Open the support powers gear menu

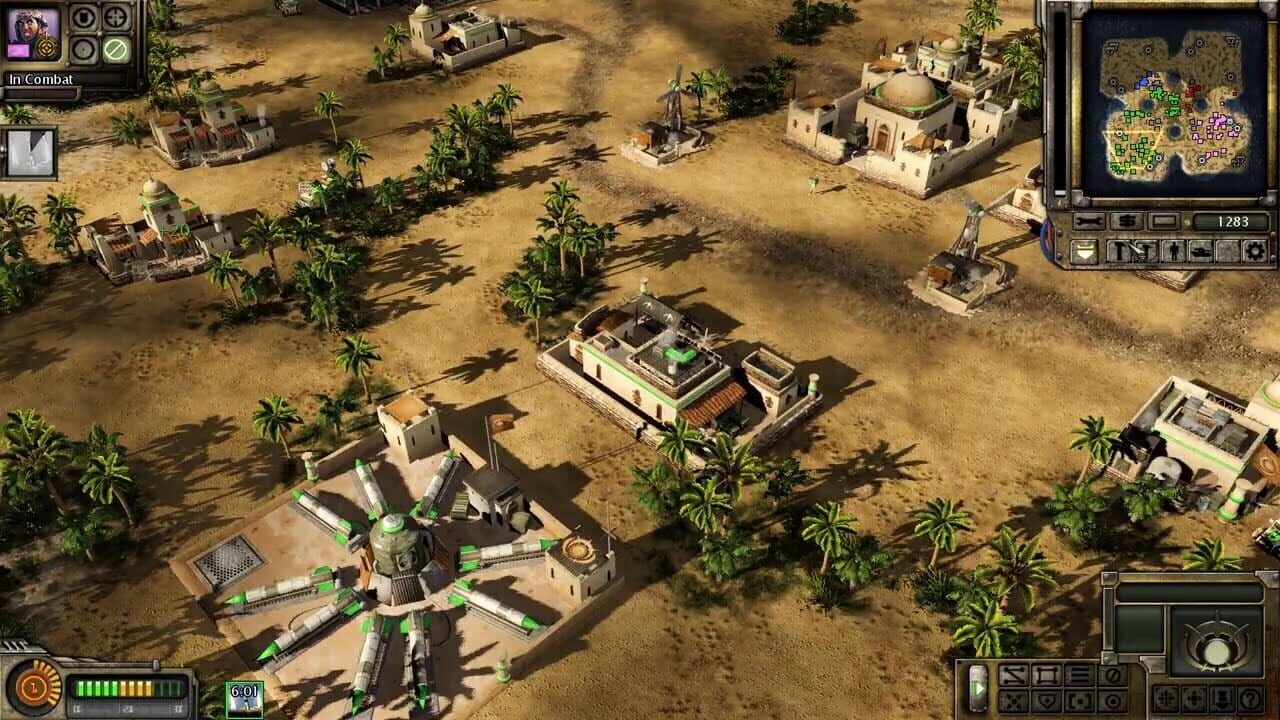(x=1255, y=251)
